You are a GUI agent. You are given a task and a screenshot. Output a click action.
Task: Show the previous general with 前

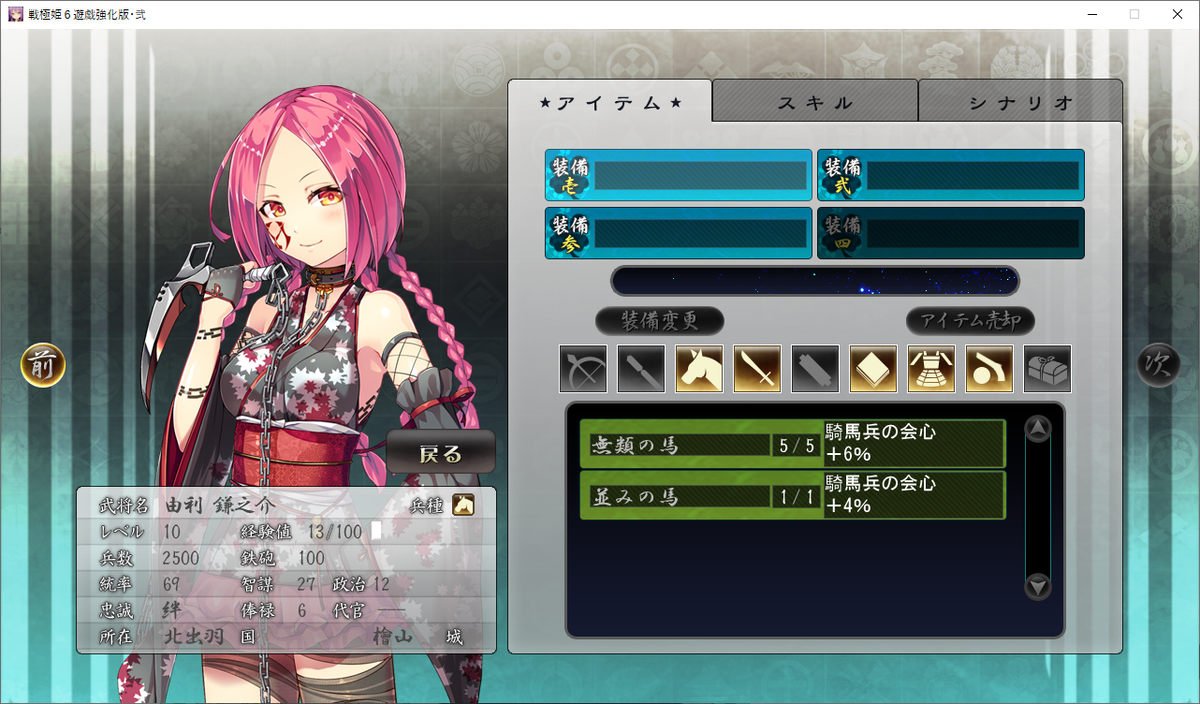(43, 365)
